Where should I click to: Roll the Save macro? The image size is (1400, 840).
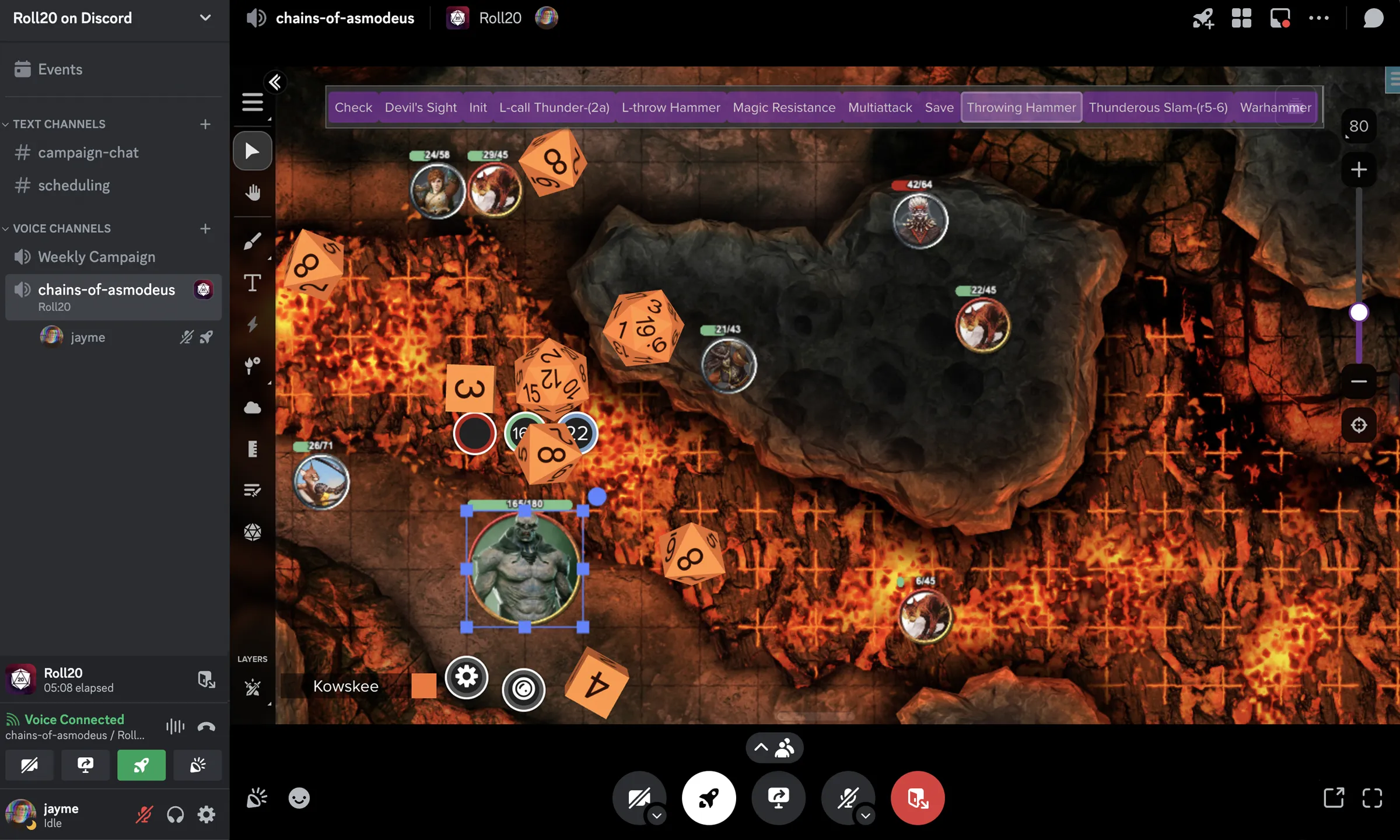939,107
